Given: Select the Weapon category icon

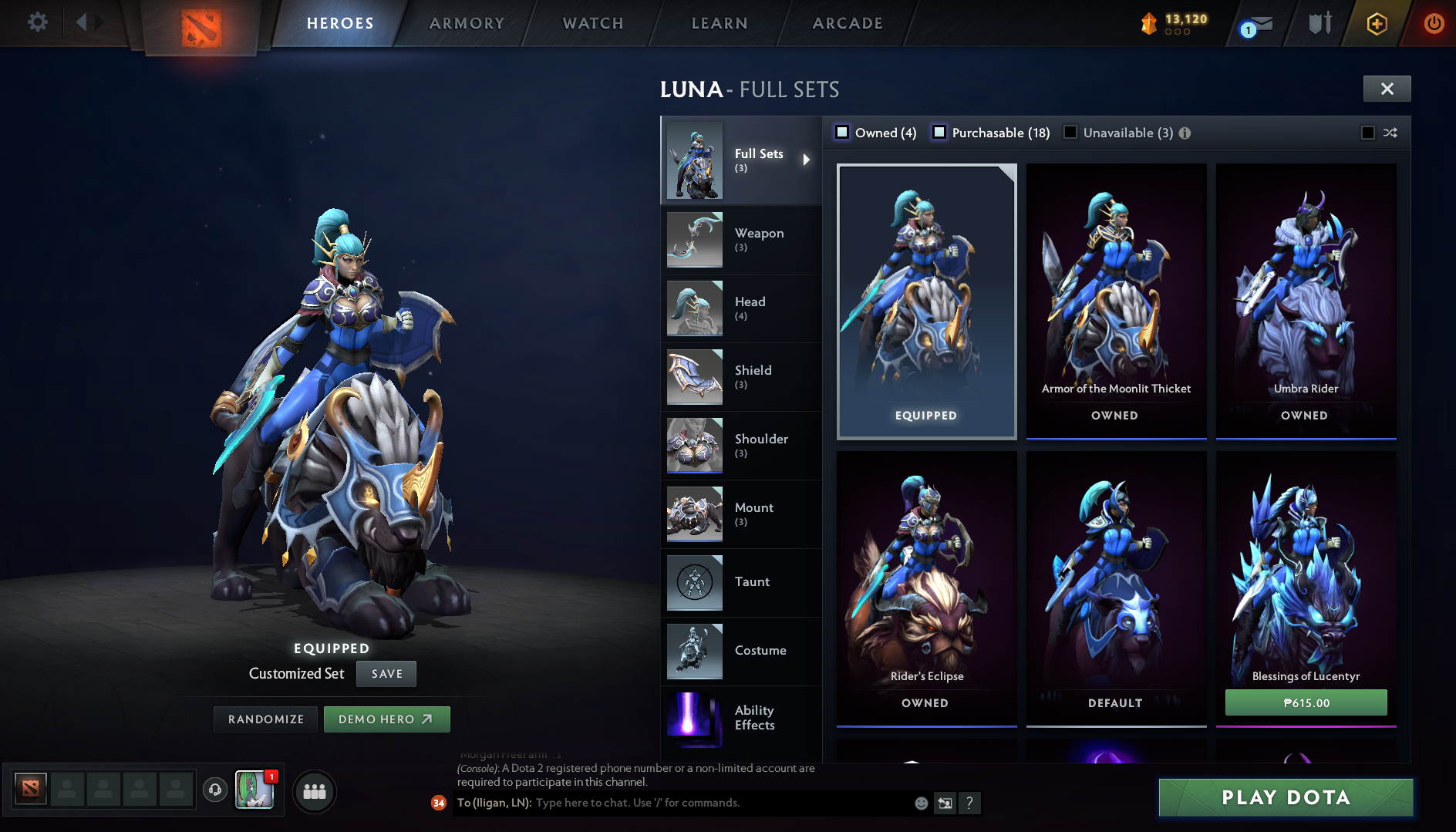Looking at the screenshot, I should point(693,240).
